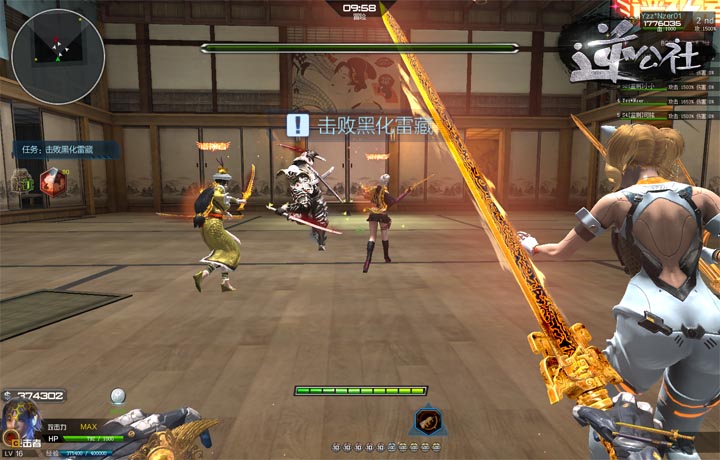
Task: Select the white orb icon above the HP panel
Action: pyautogui.click(x=118, y=396)
